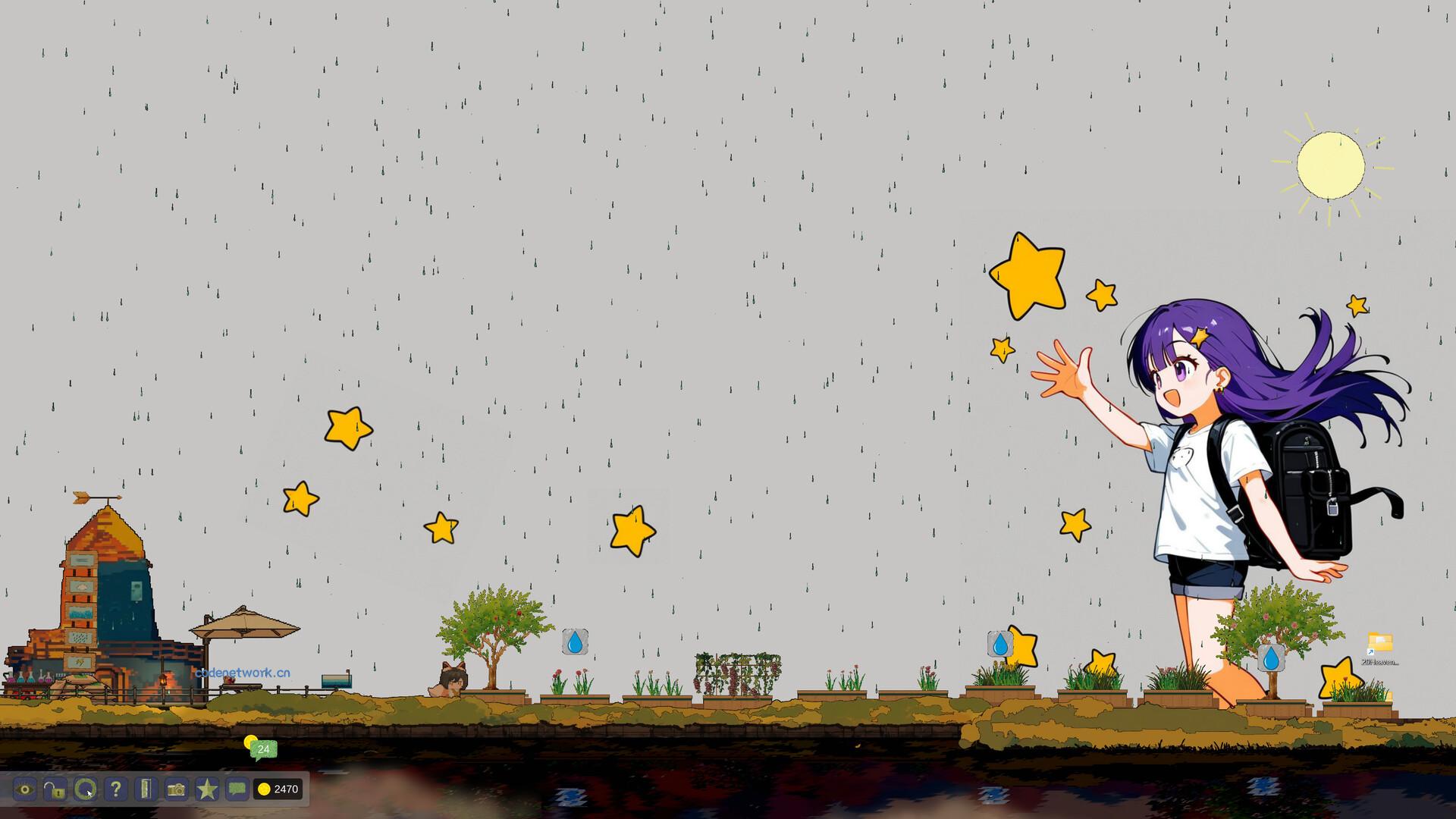Image resolution: width=1456 pixels, height=819 pixels.
Task: Take a screenshot with the camera icon
Action: pyautogui.click(x=177, y=789)
